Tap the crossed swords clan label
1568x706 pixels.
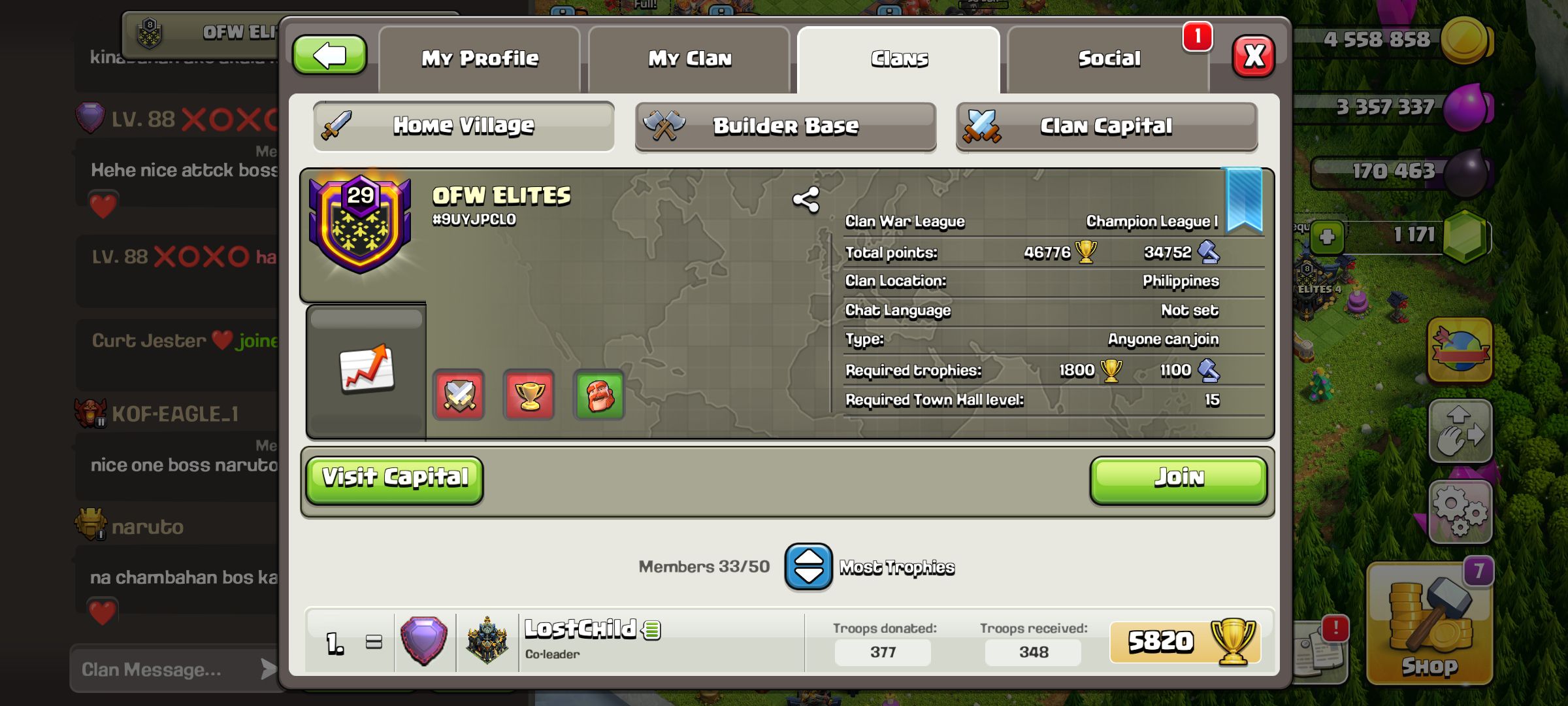tap(459, 395)
